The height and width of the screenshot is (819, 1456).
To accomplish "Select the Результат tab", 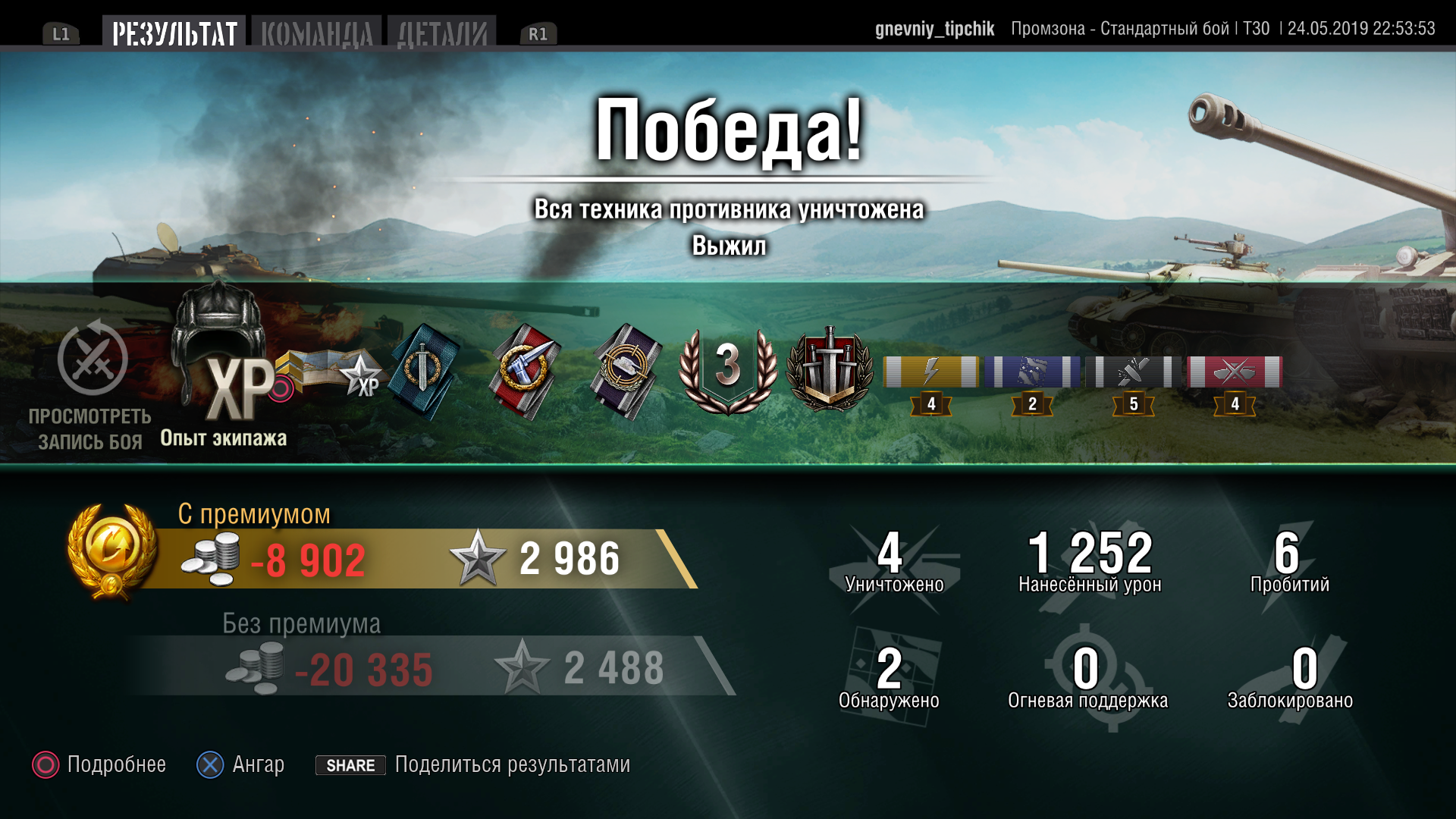I will (x=174, y=34).
